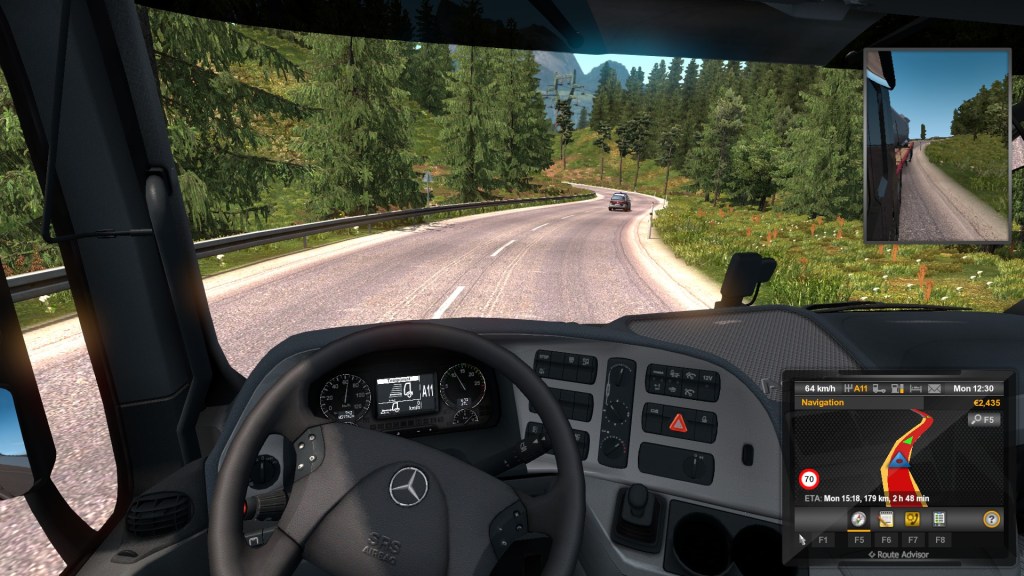Show the truck info checklist tab

coord(939,518)
